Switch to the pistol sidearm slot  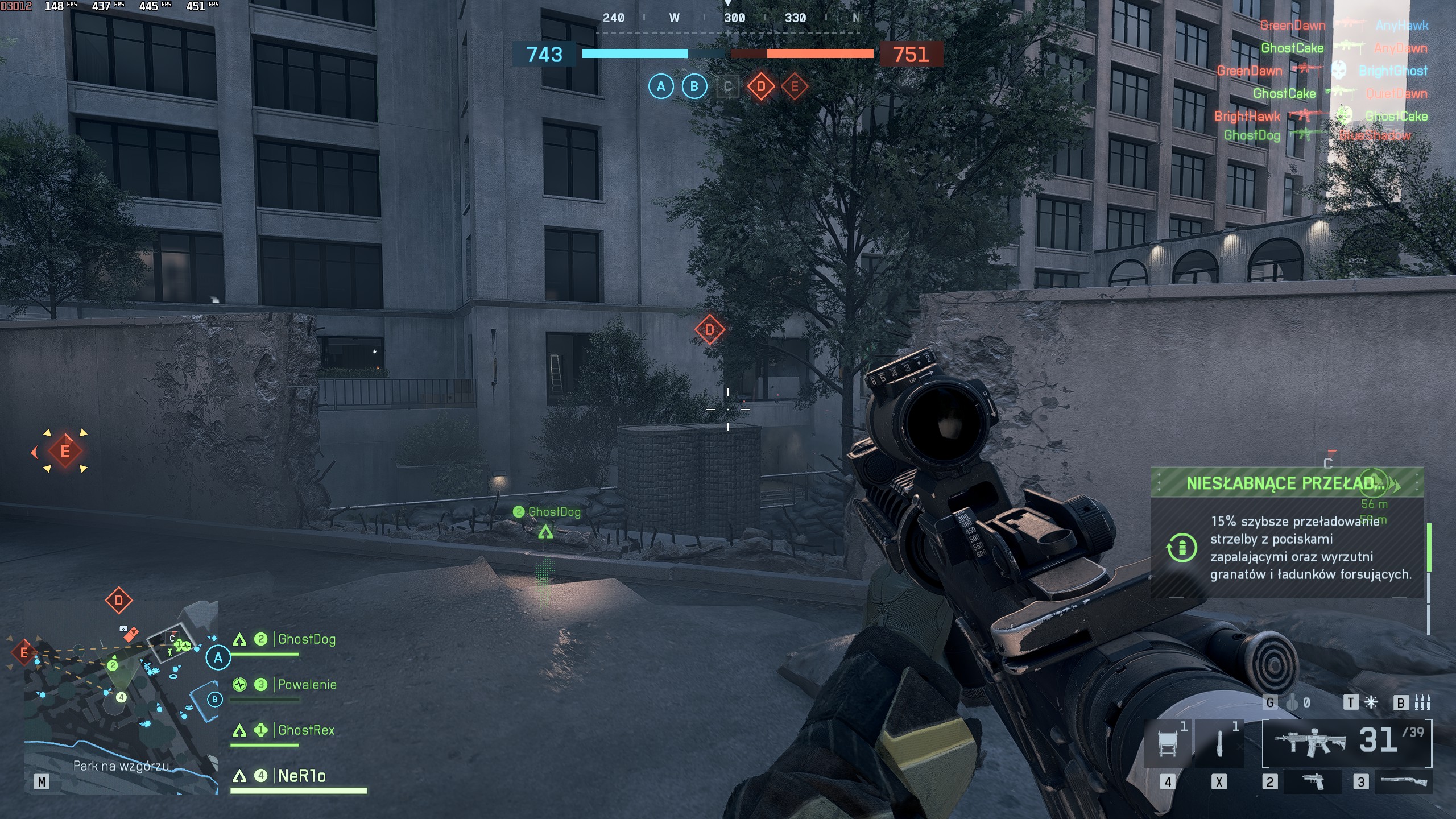(x=1312, y=782)
